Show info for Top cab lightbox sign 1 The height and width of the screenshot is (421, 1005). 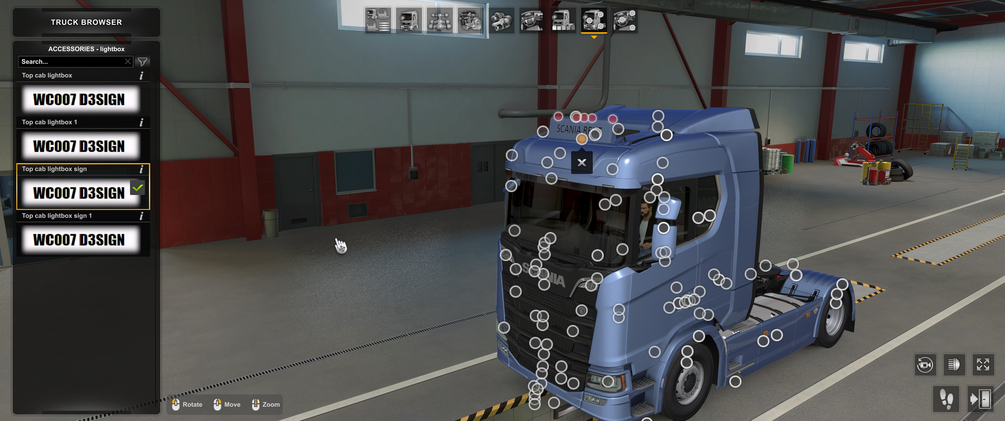coord(141,216)
